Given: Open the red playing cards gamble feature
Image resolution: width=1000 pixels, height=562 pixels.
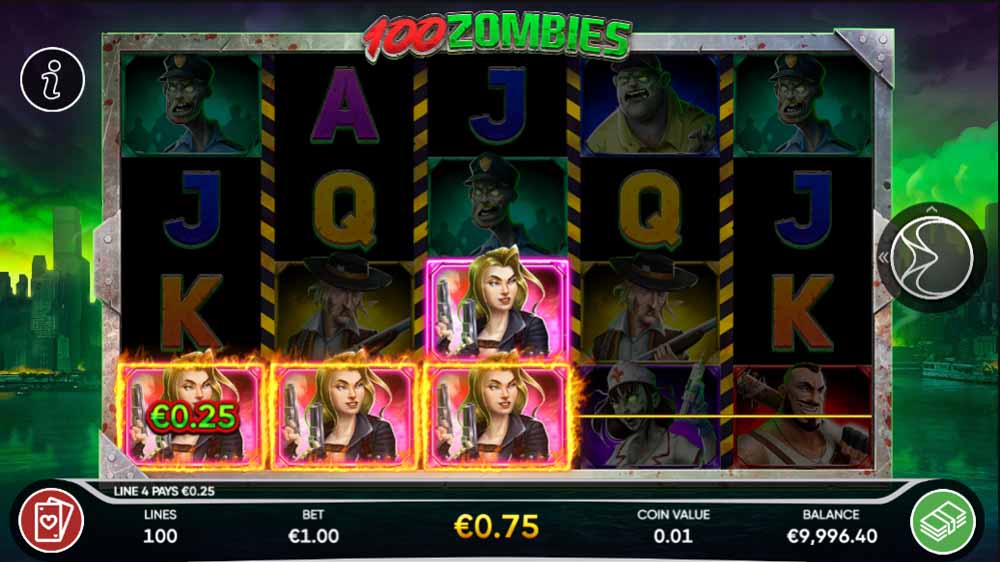Looking at the screenshot, I should (x=52, y=523).
